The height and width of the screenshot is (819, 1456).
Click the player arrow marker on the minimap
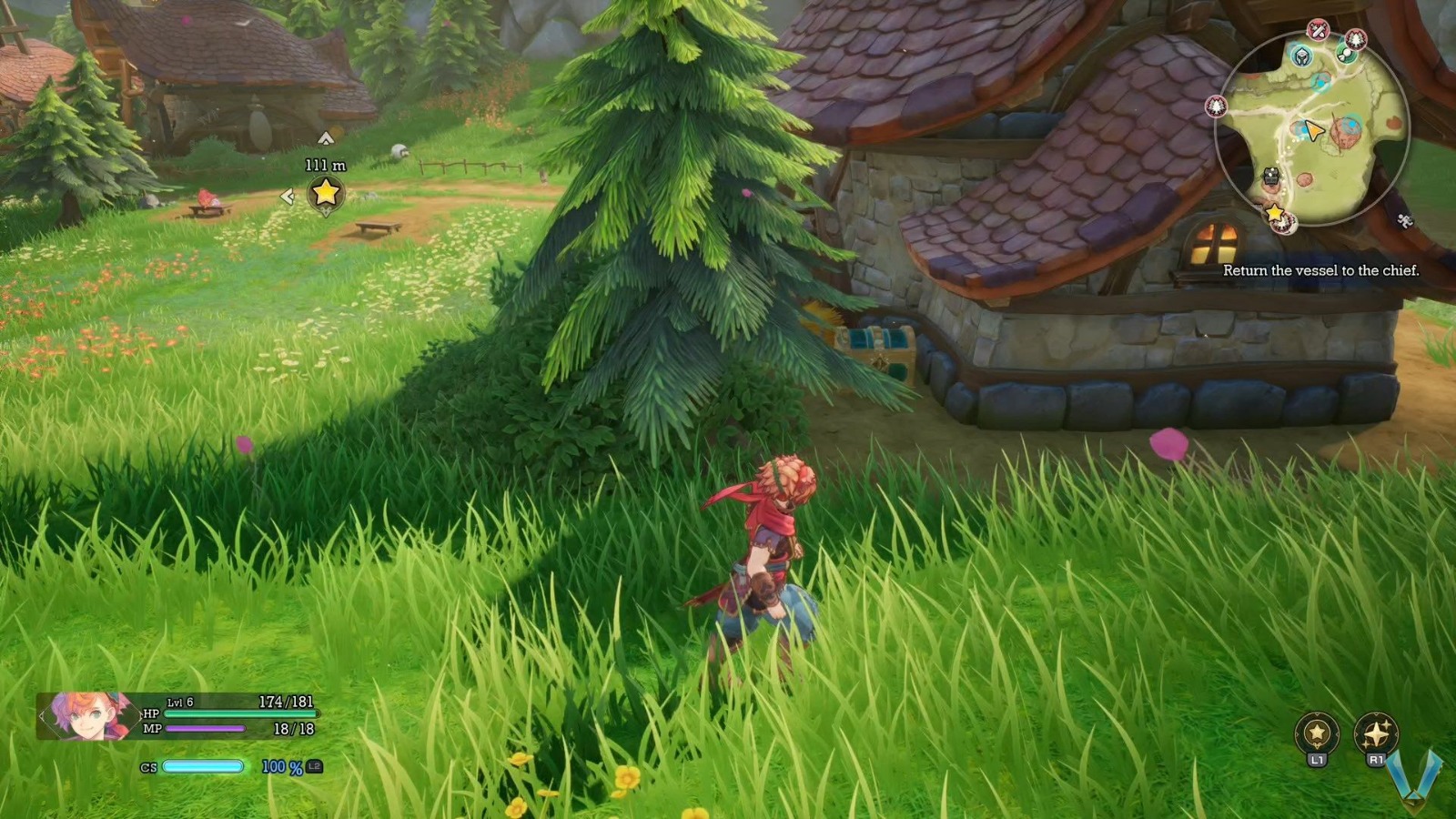(1313, 130)
